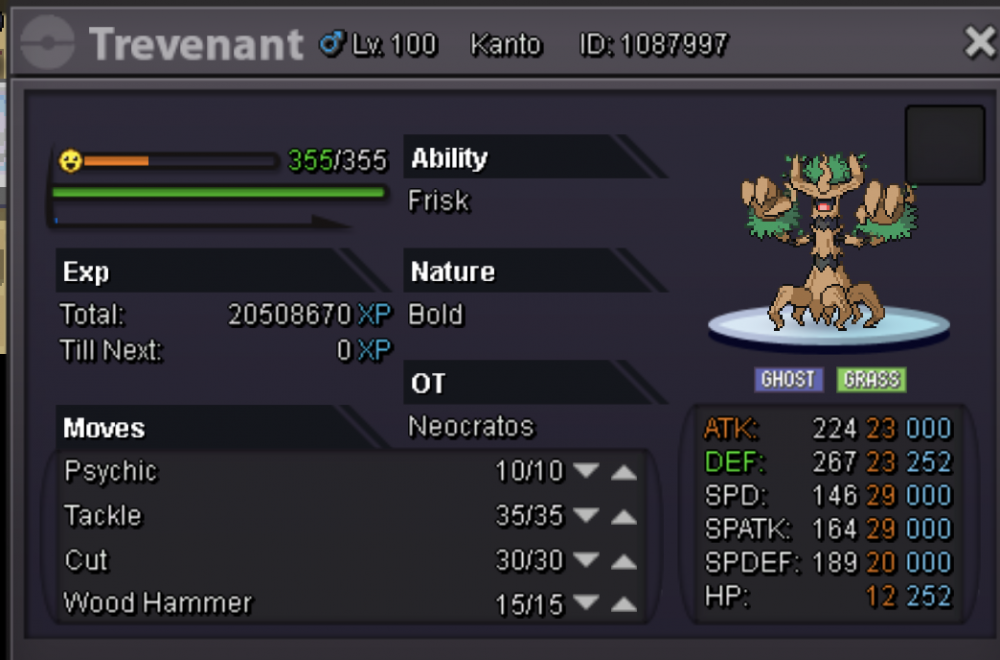Move Tackle down in the move list
Screen dimensions: 1000x660
(x=586, y=517)
